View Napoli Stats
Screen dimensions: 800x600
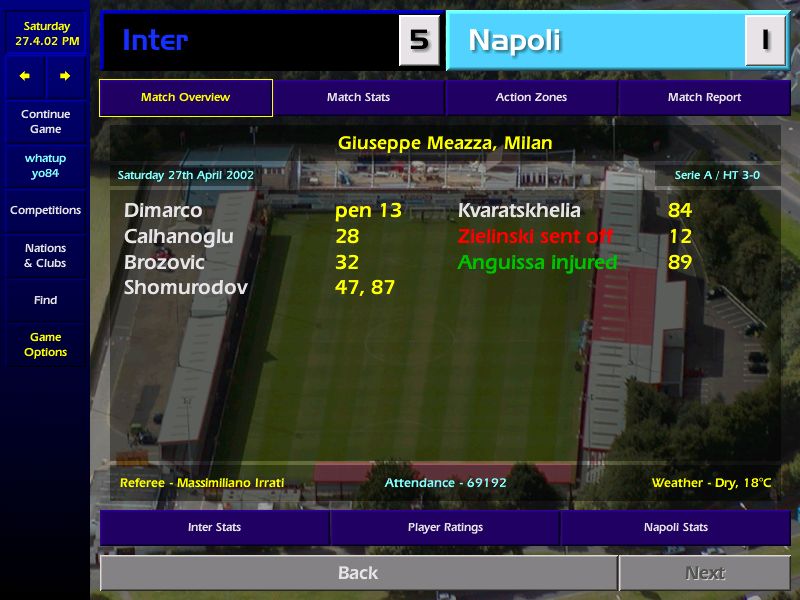pyautogui.click(x=675, y=528)
